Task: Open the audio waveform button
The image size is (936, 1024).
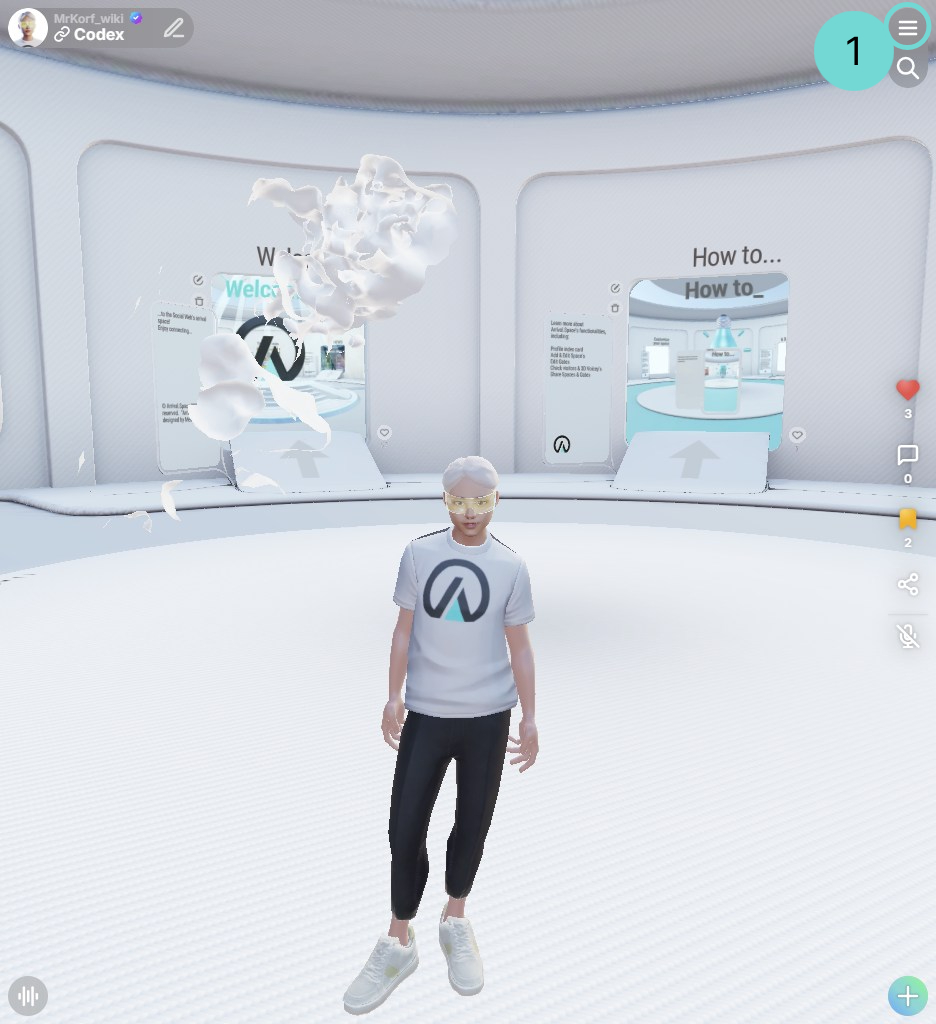Action: (x=28, y=996)
